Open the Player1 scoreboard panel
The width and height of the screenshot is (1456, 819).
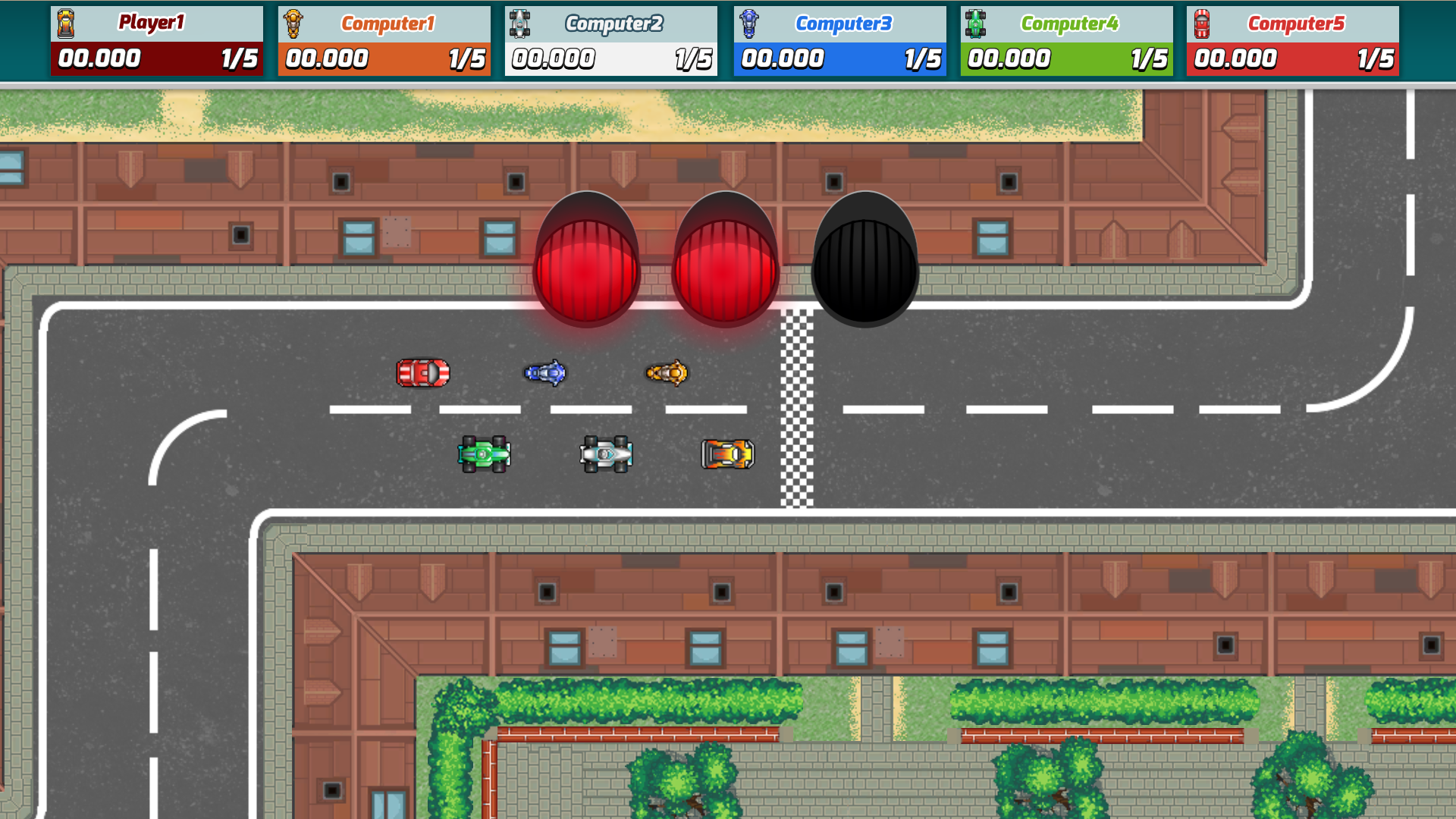tap(157, 39)
